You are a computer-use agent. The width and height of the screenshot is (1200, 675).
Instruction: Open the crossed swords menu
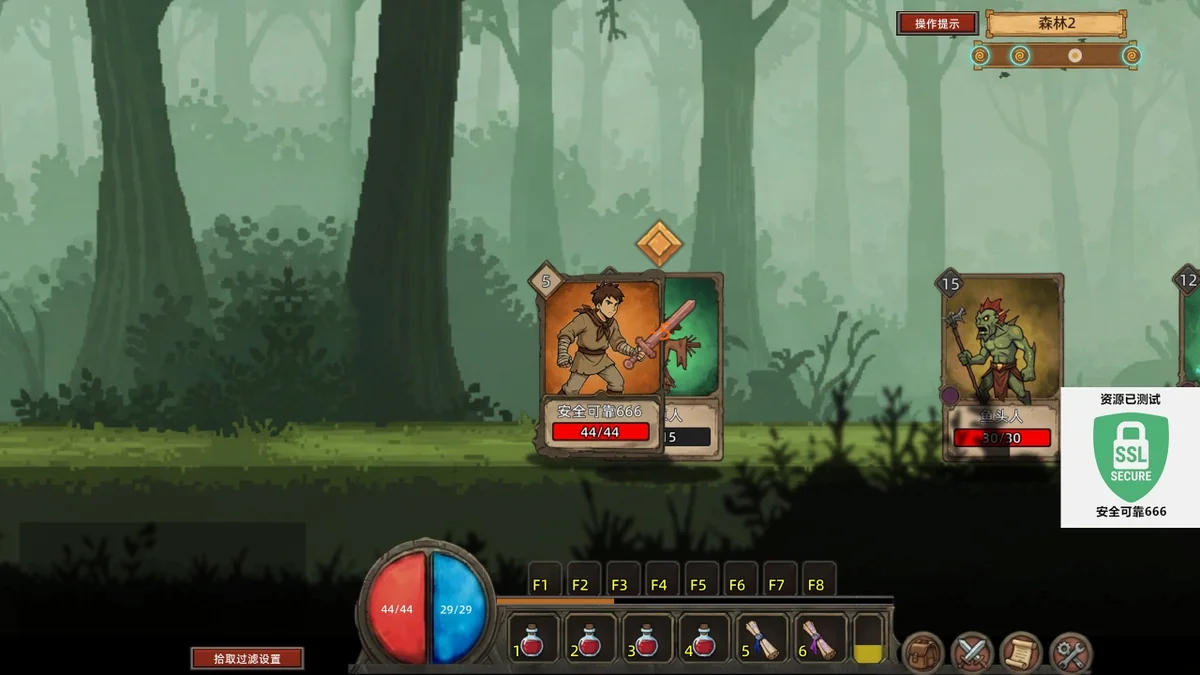tap(971, 653)
